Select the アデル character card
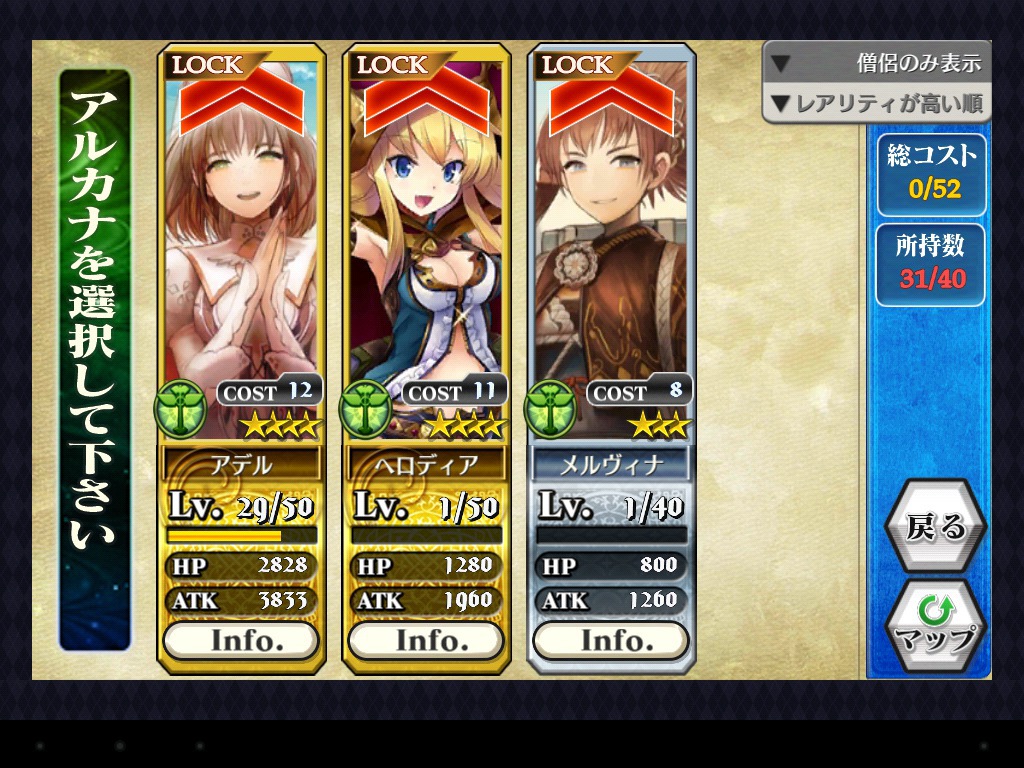This screenshot has width=1024, height=768. [241, 250]
